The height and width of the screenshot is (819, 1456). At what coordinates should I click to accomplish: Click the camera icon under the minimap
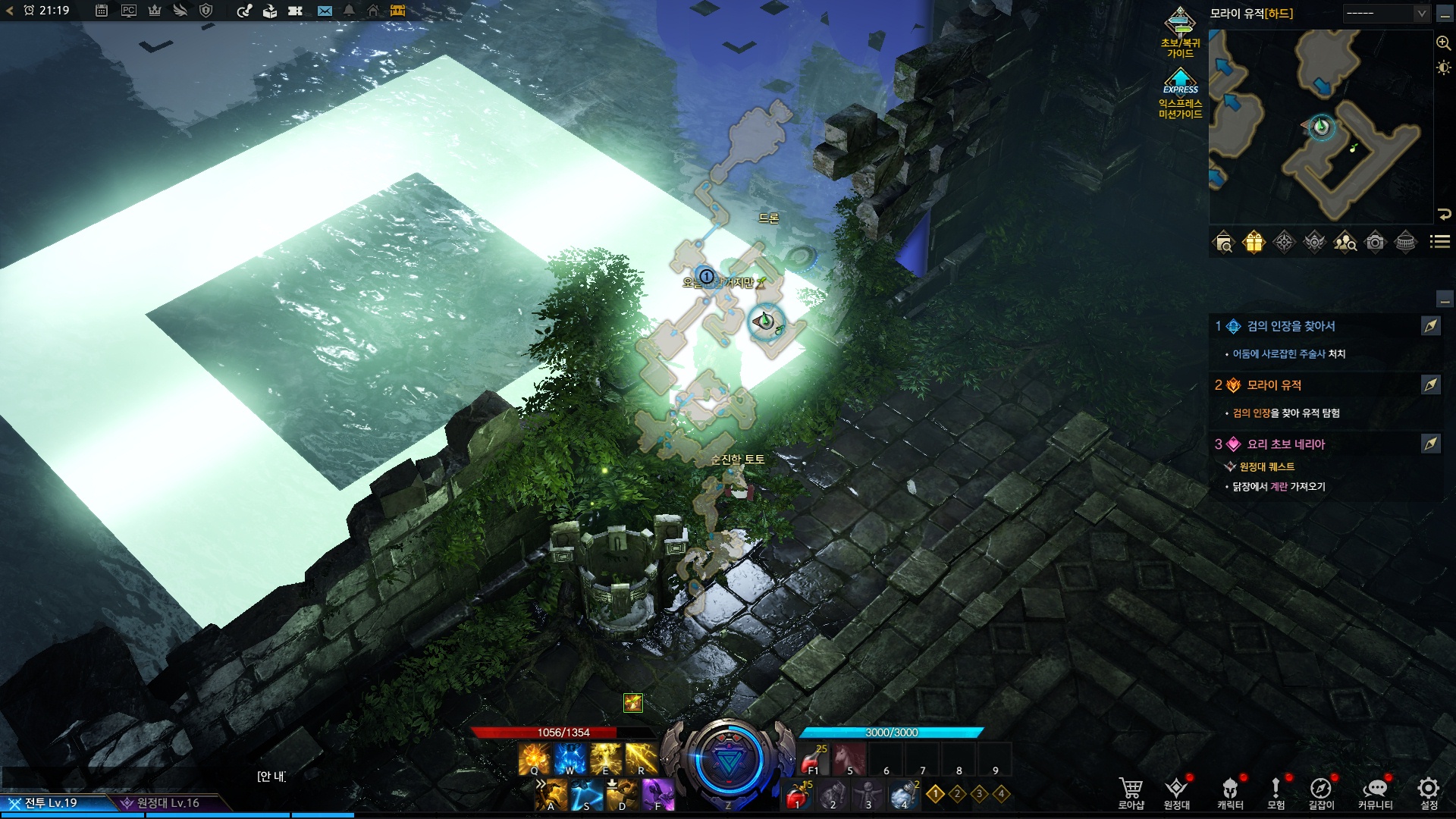tap(1375, 242)
